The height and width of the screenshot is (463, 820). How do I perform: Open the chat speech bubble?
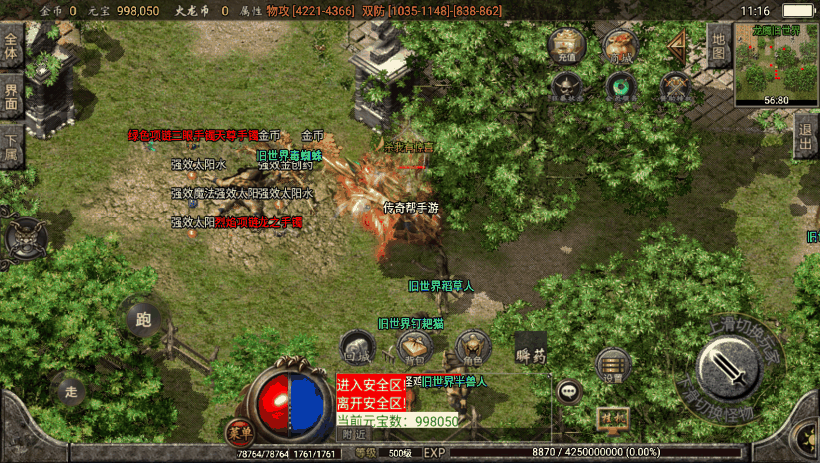click(570, 391)
